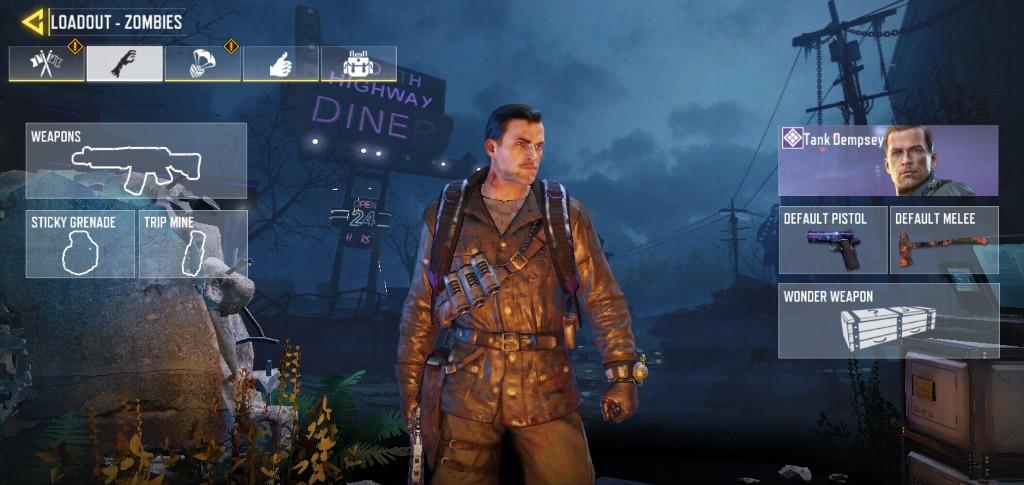Choose the Weapons slot
This screenshot has height=485, width=1024.
(x=136, y=160)
